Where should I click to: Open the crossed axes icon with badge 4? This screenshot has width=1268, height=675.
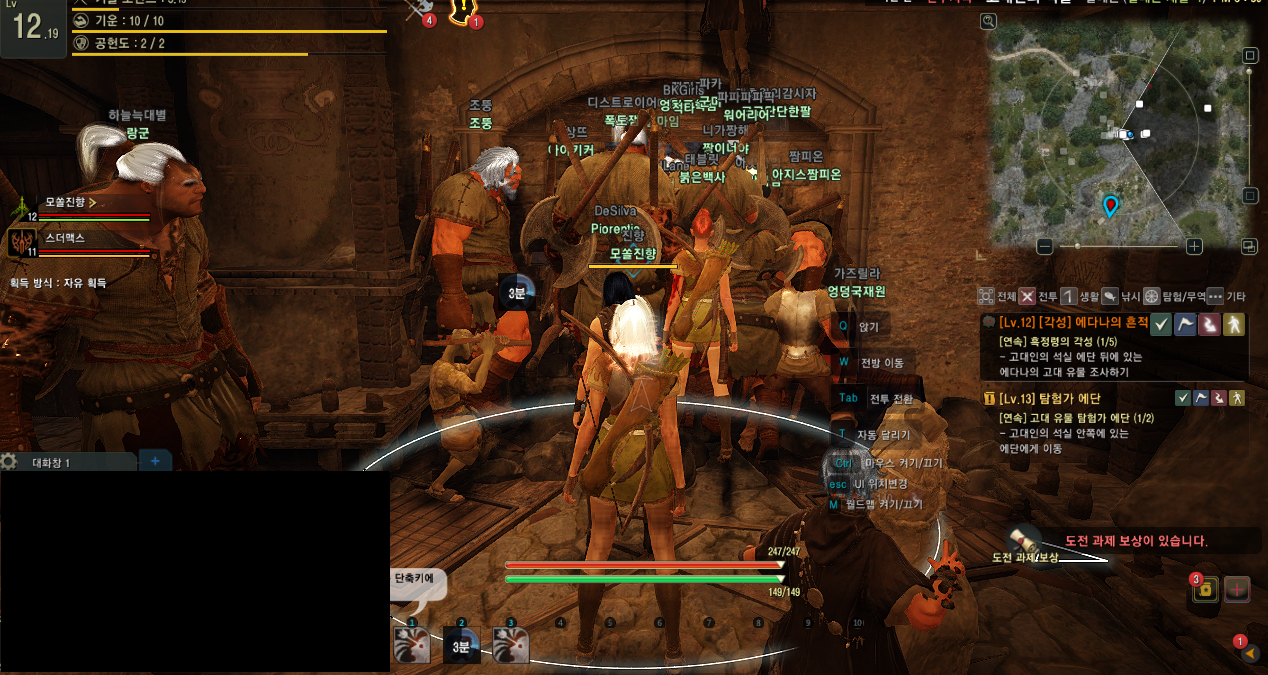418,8
